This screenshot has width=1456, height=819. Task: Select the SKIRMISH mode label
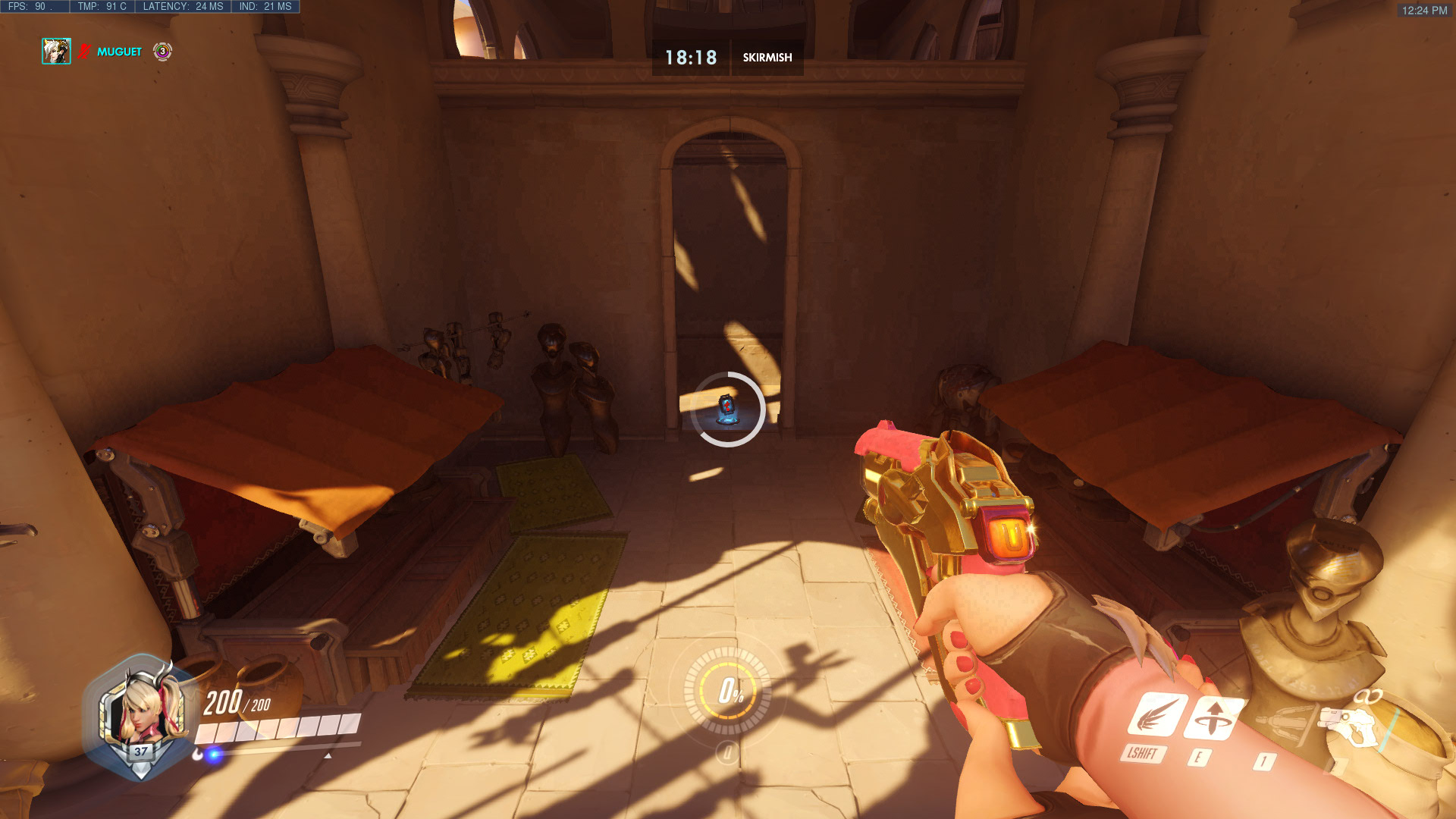[x=767, y=57]
